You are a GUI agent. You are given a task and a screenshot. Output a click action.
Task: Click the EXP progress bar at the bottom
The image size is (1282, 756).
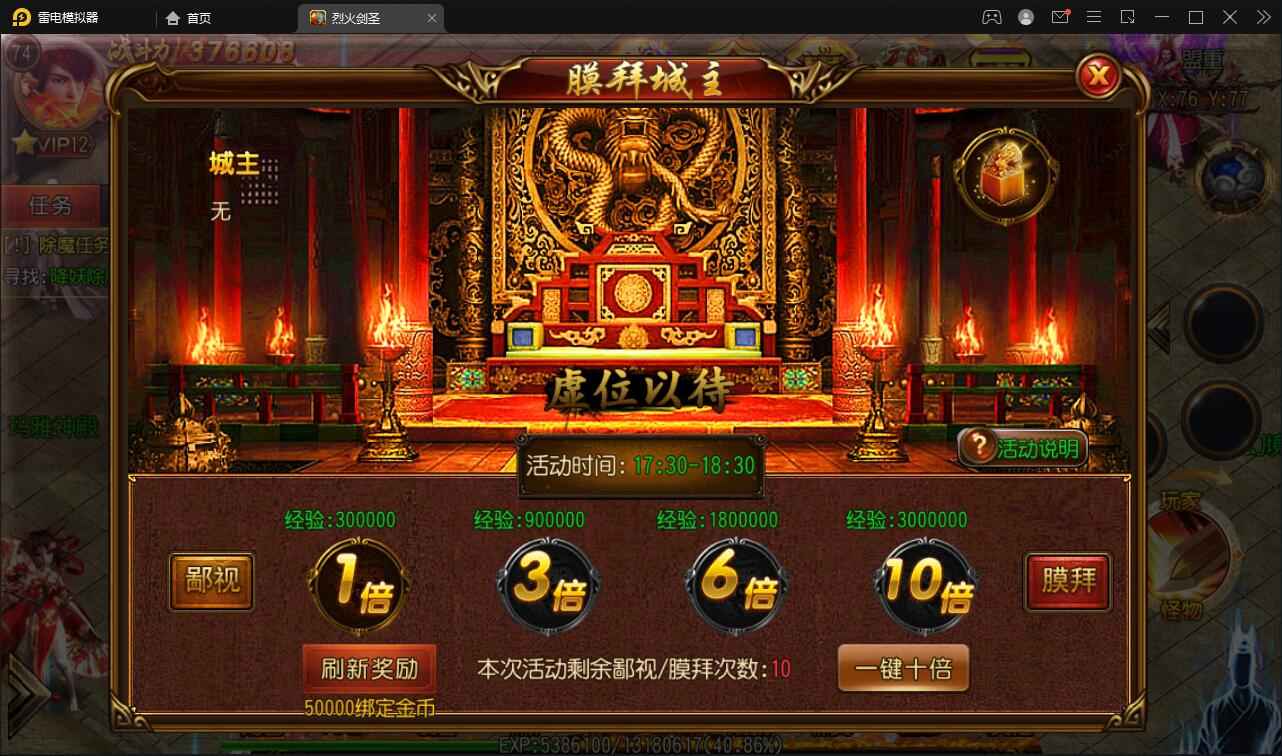(x=640, y=744)
